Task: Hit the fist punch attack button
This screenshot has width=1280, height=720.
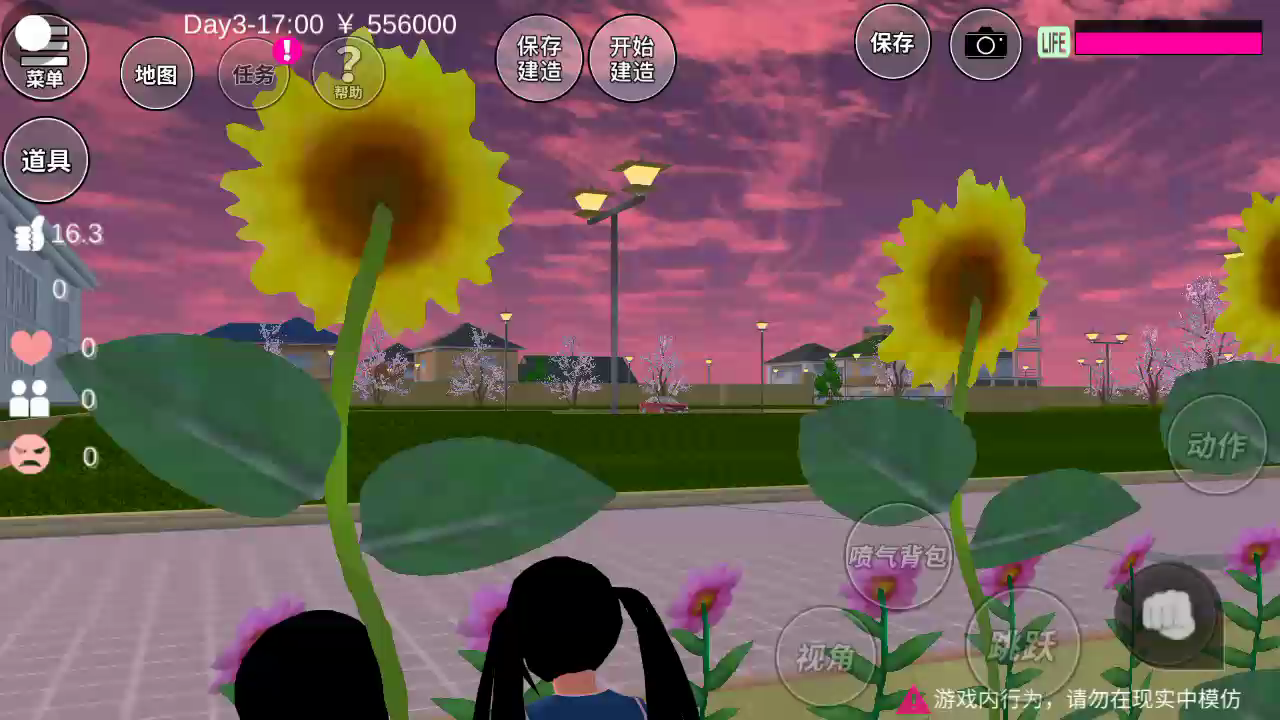Action: tap(1168, 614)
